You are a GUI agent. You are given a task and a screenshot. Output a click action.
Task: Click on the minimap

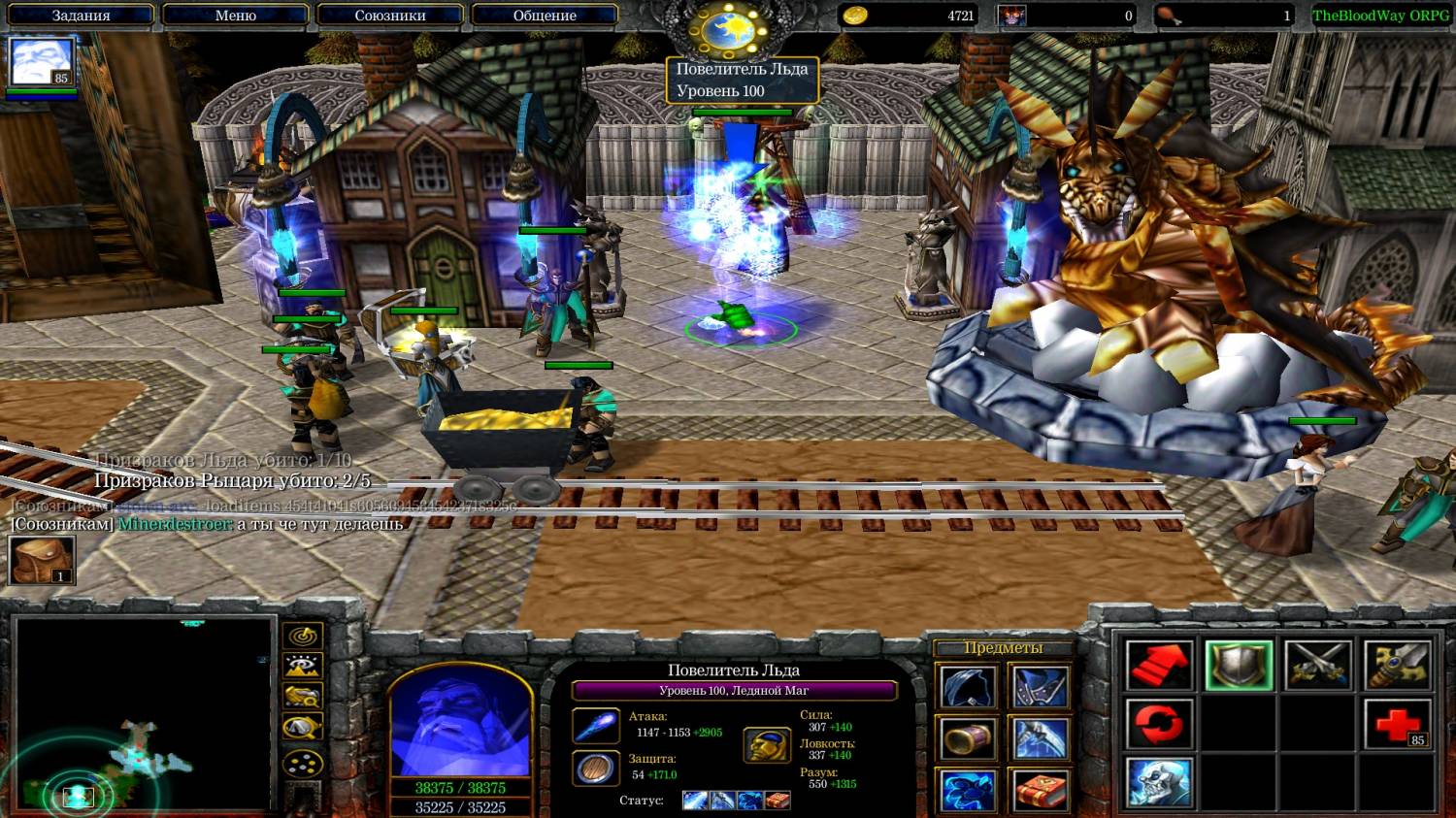(x=144, y=713)
